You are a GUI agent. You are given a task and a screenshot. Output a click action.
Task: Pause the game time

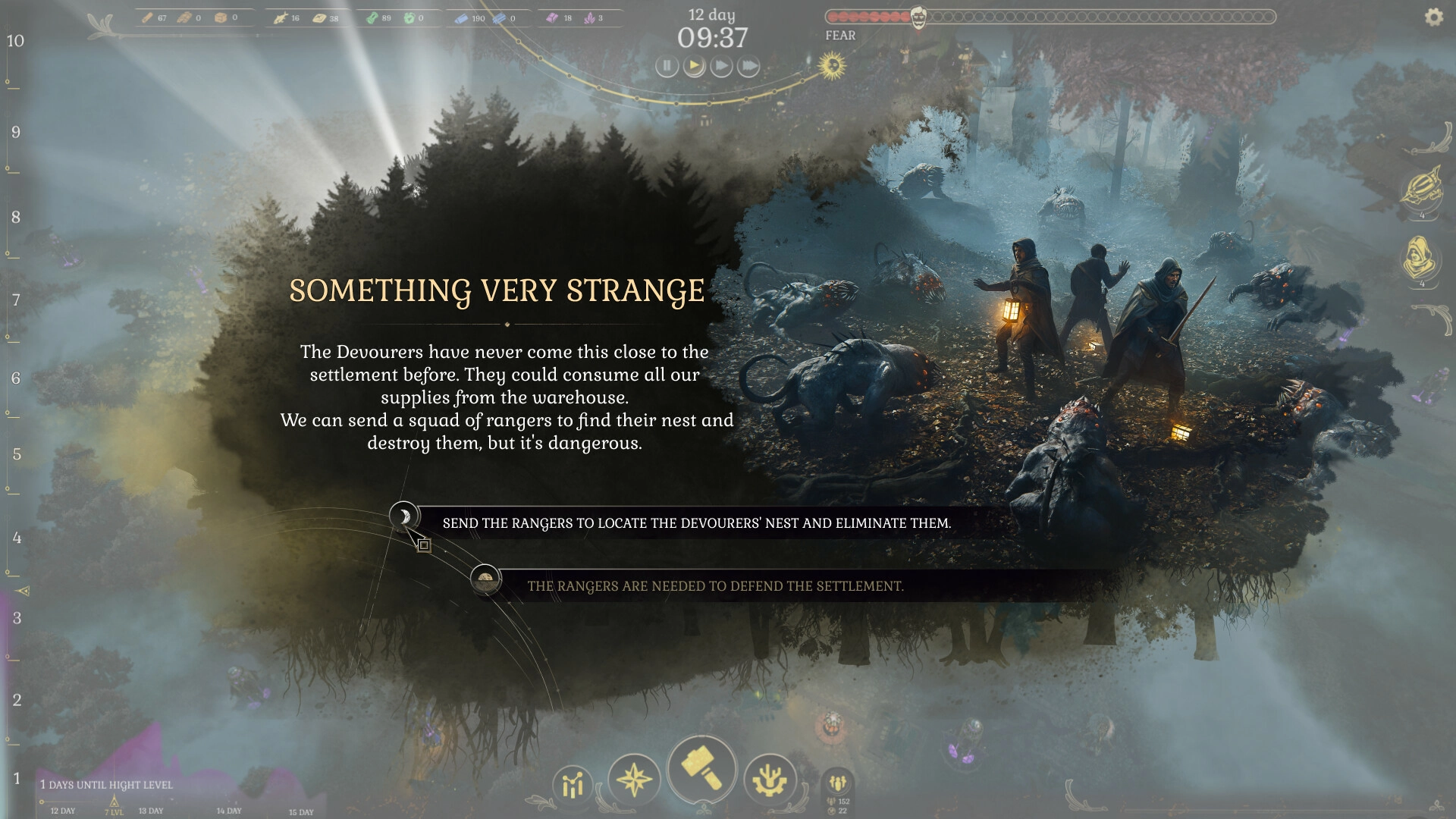pos(667,67)
